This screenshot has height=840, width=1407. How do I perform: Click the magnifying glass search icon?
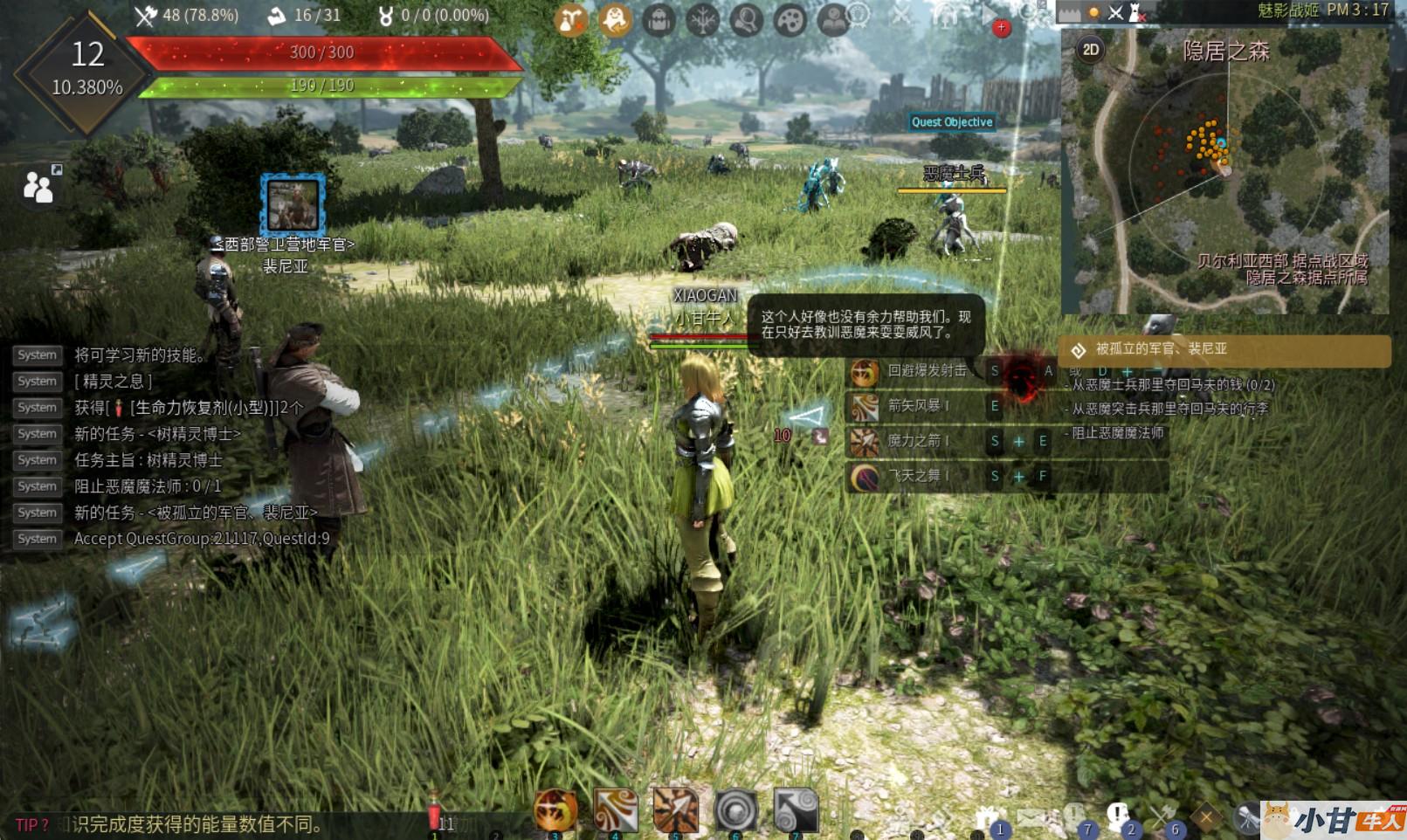point(746,19)
